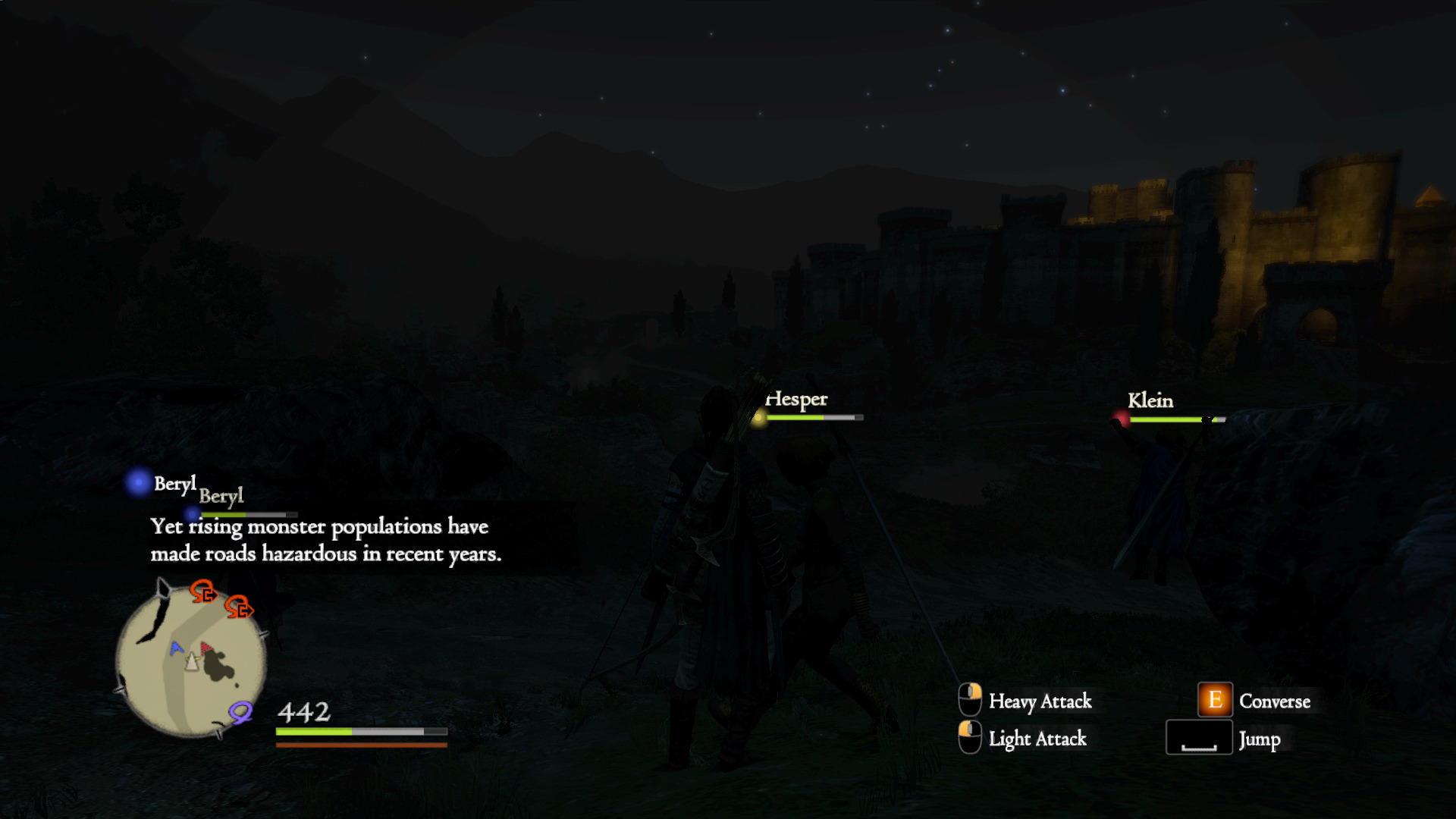Image resolution: width=1456 pixels, height=819 pixels.
Task: Select Klein's pawn name tag
Action: [x=1150, y=400]
